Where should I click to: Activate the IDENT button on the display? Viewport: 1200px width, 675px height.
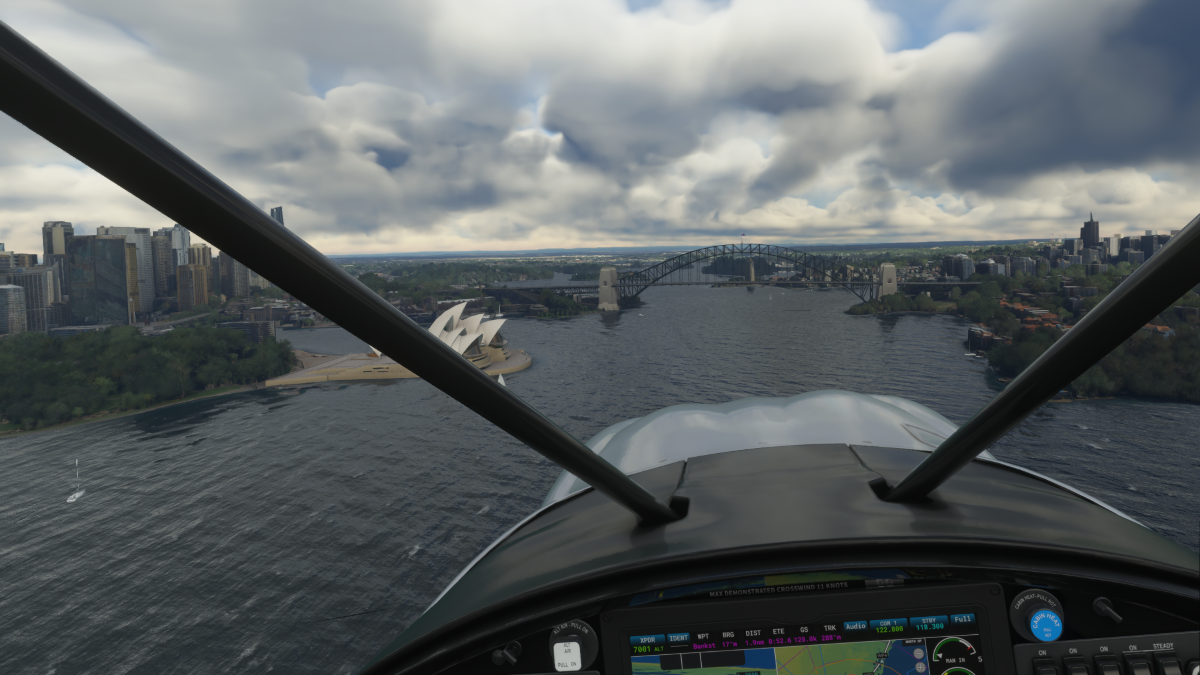(678, 638)
